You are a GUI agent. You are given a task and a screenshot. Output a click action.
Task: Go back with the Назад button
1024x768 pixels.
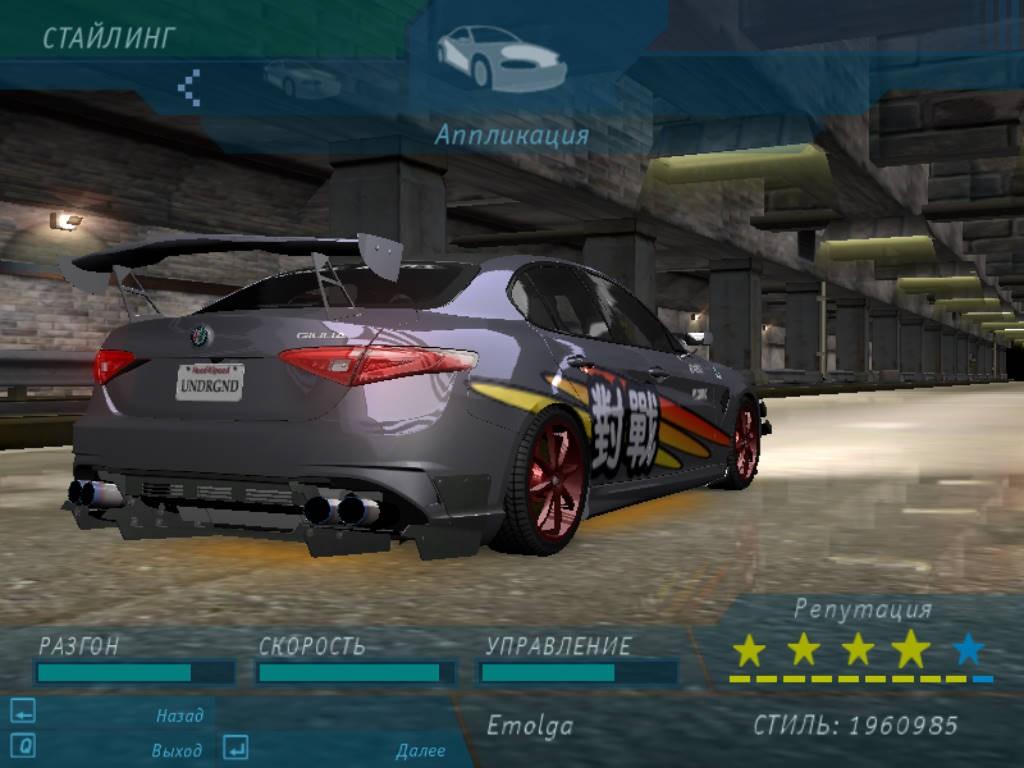click(179, 715)
